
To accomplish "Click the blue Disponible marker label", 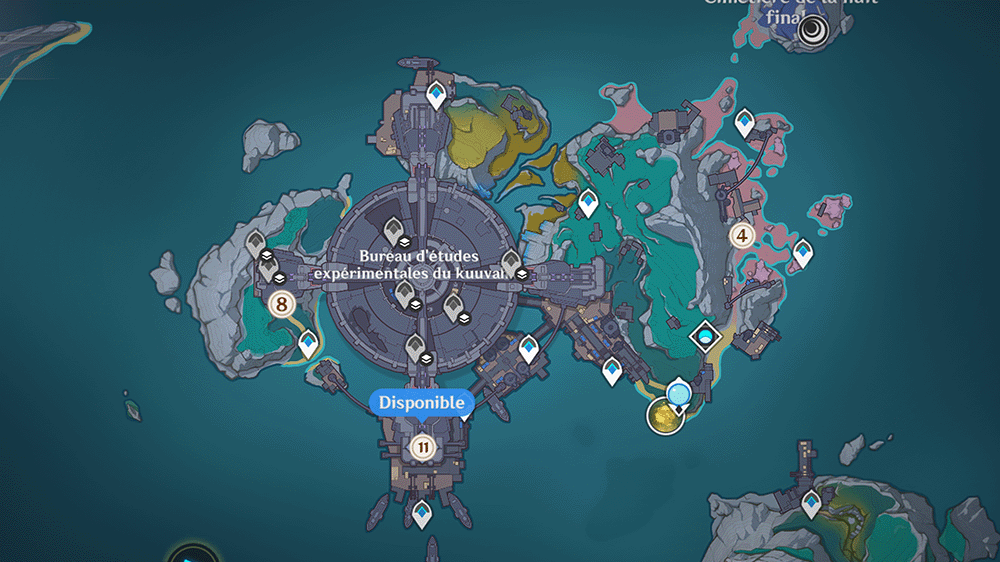I will click(422, 402).
